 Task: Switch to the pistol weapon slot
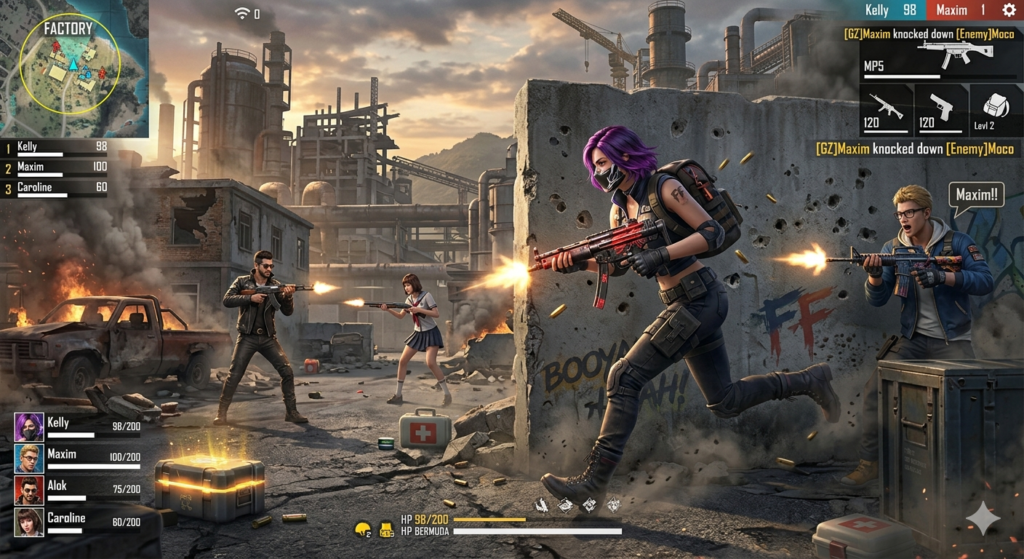pos(941,109)
